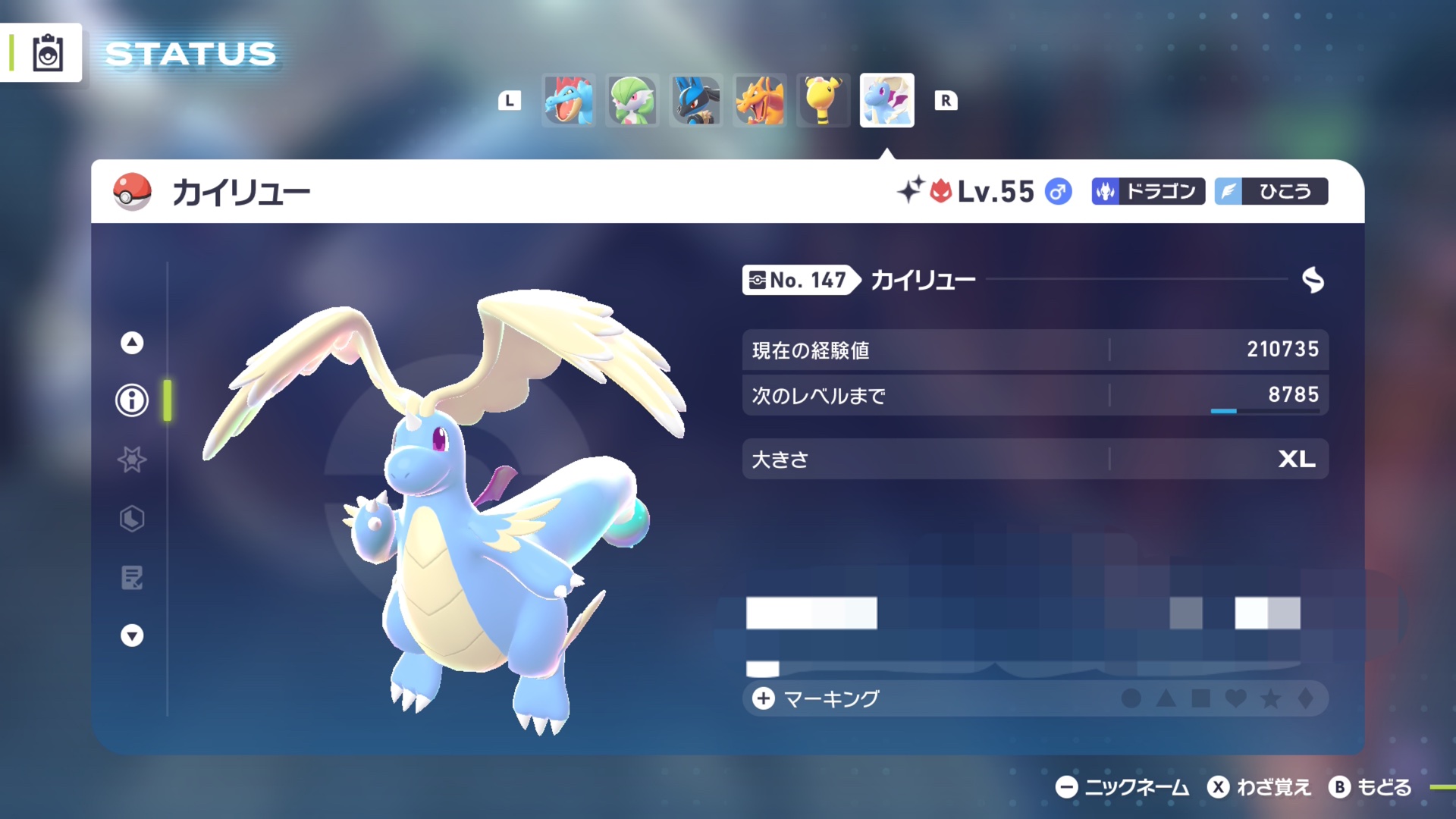
Task: Click the down arrow in the side tabs
Action: [x=132, y=635]
